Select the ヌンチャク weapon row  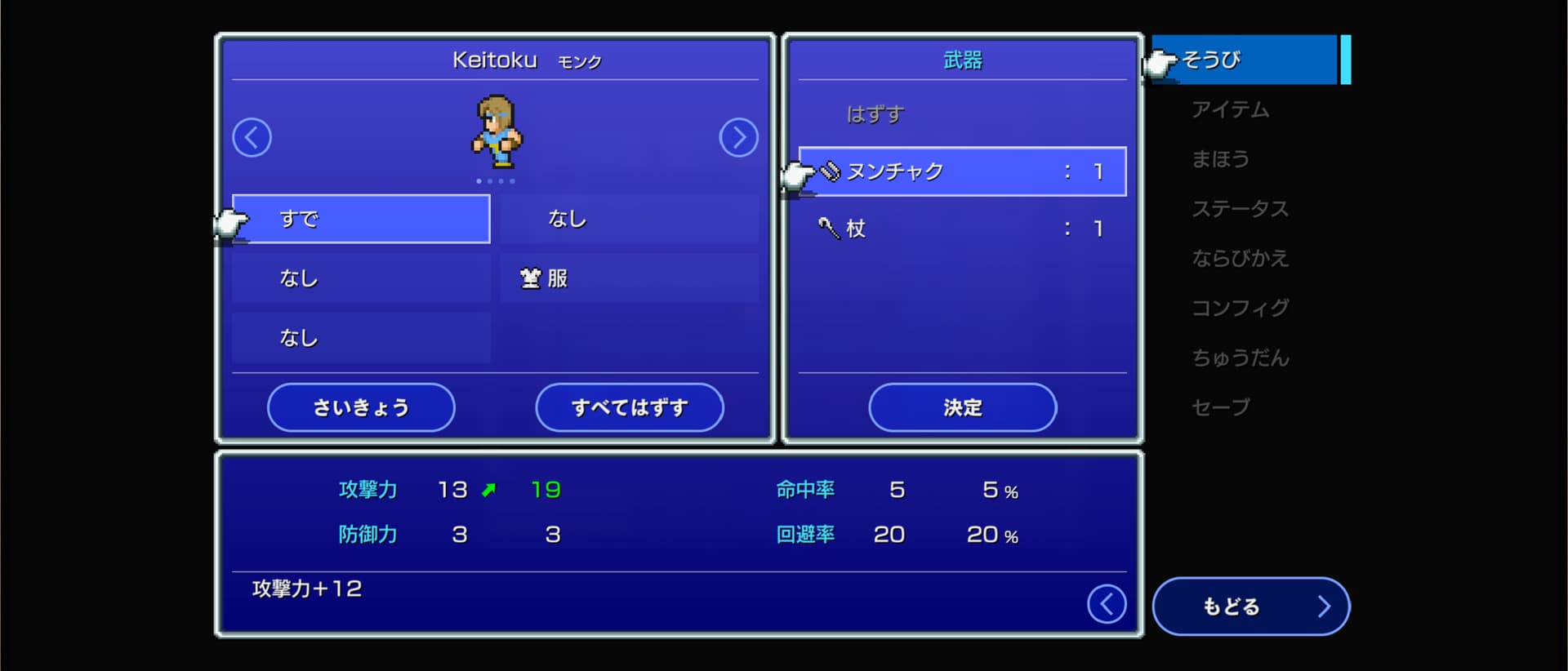(x=962, y=171)
